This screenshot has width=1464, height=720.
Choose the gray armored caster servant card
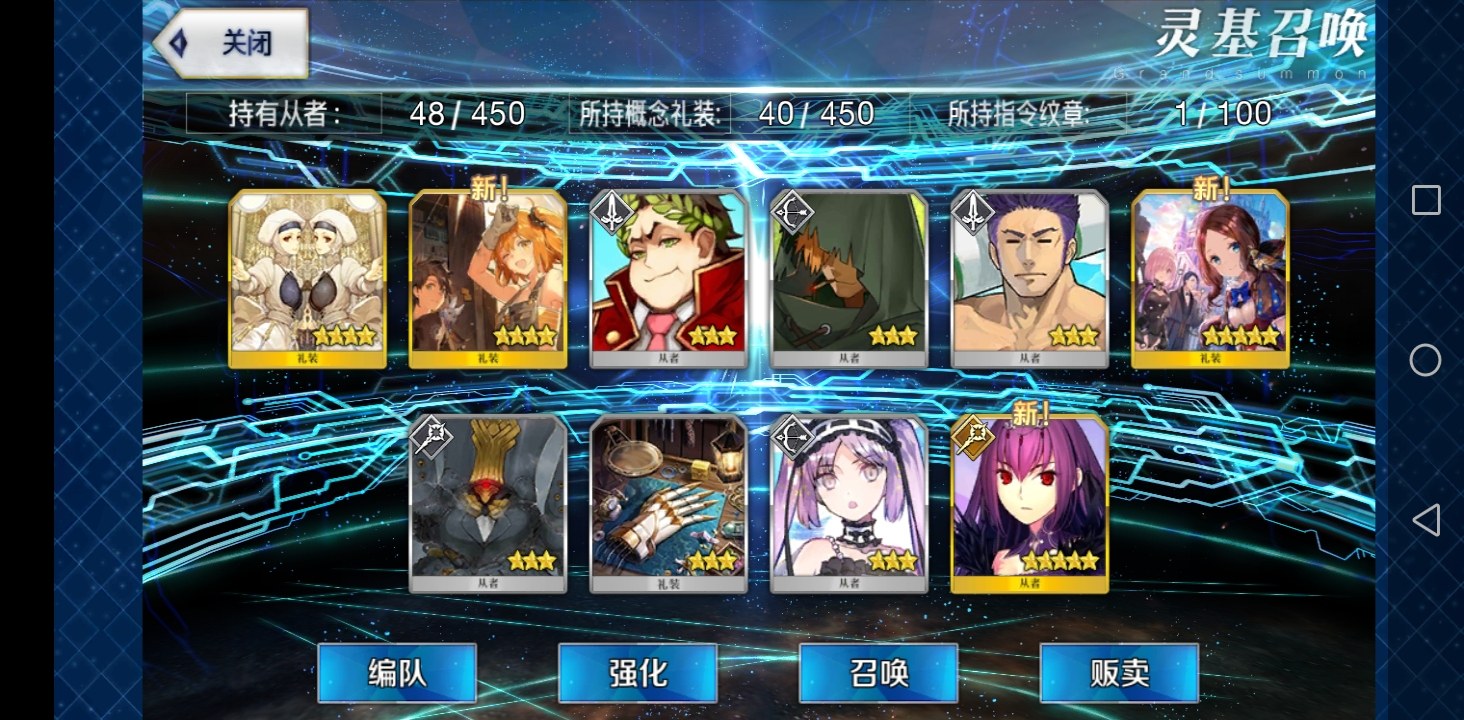click(x=488, y=503)
